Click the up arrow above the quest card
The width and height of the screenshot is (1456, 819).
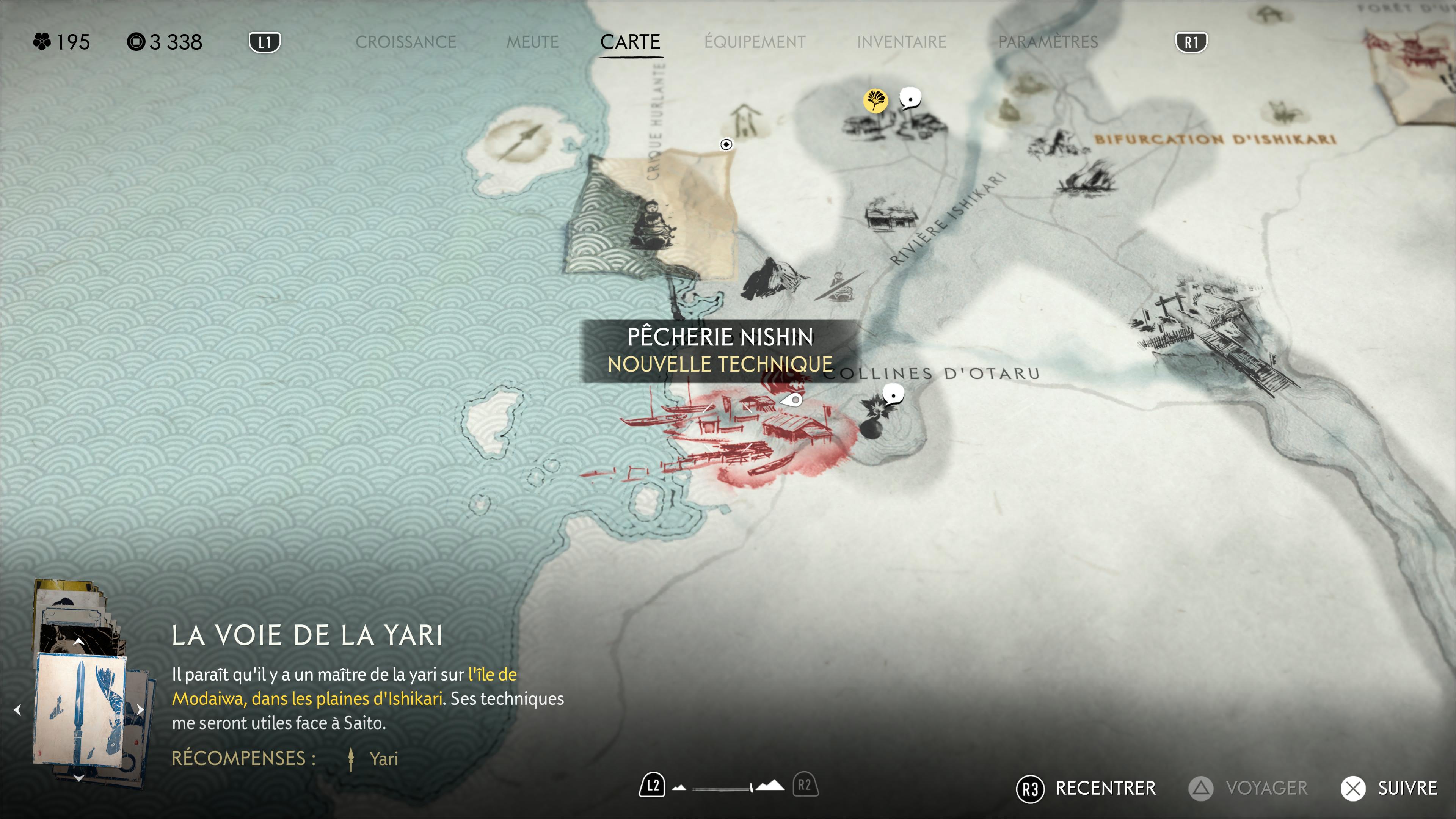click(x=78, y=642)
